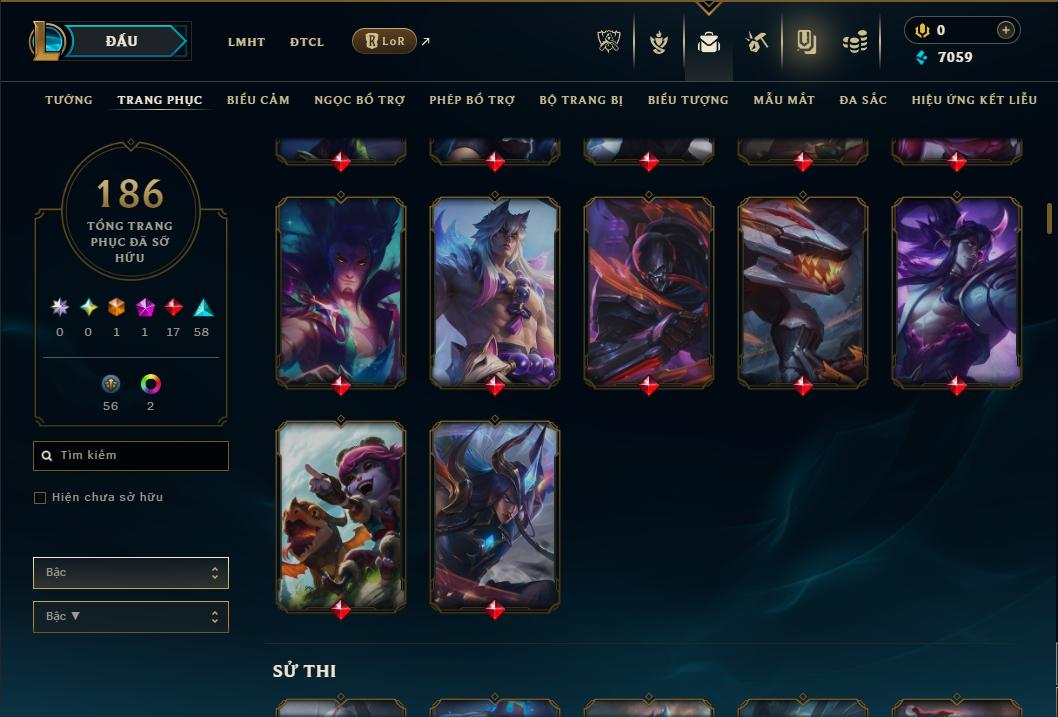Switch to the ĐA SẮC tab
The width and height of the screenshot is (1058, 717).
(x=863, y=100)
